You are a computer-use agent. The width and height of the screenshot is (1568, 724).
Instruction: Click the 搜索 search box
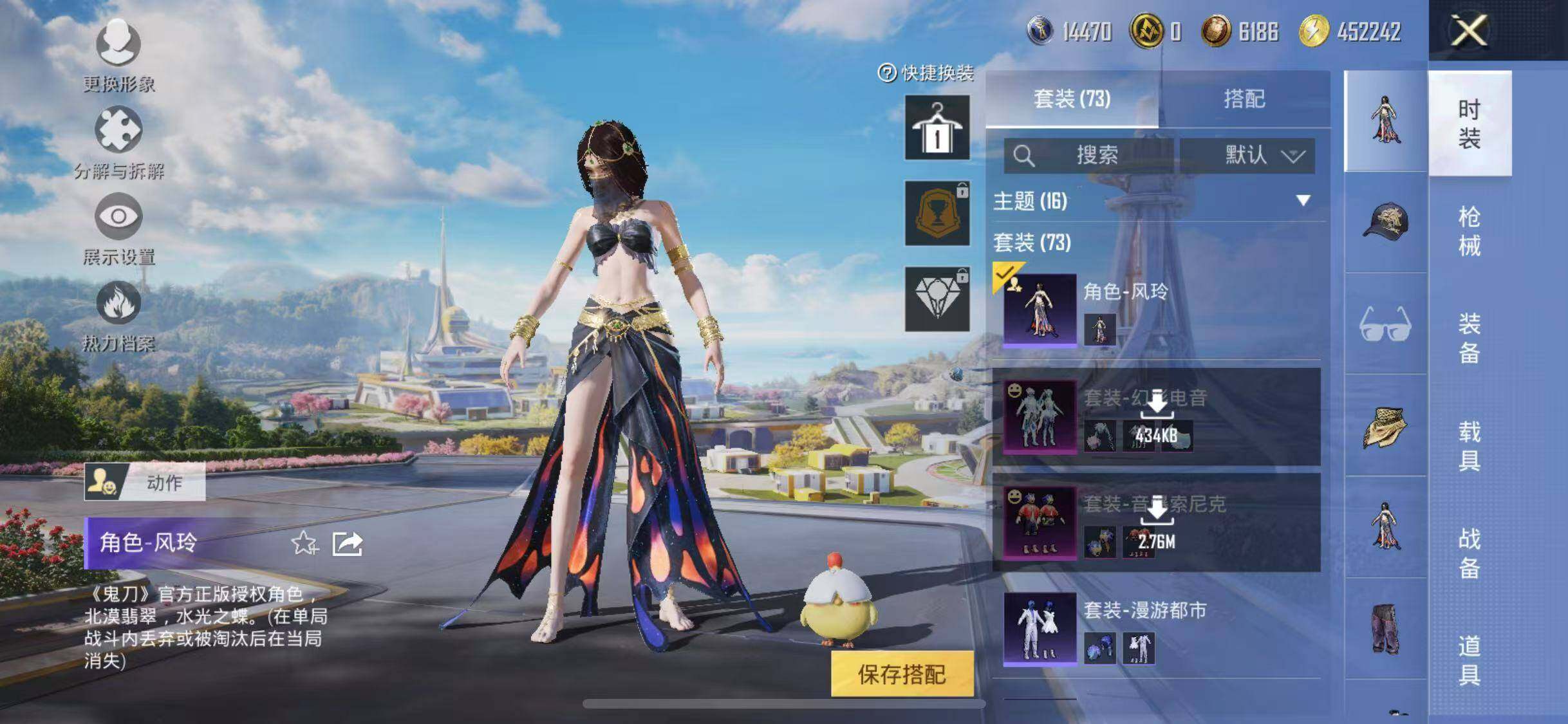pos(1089,155)
